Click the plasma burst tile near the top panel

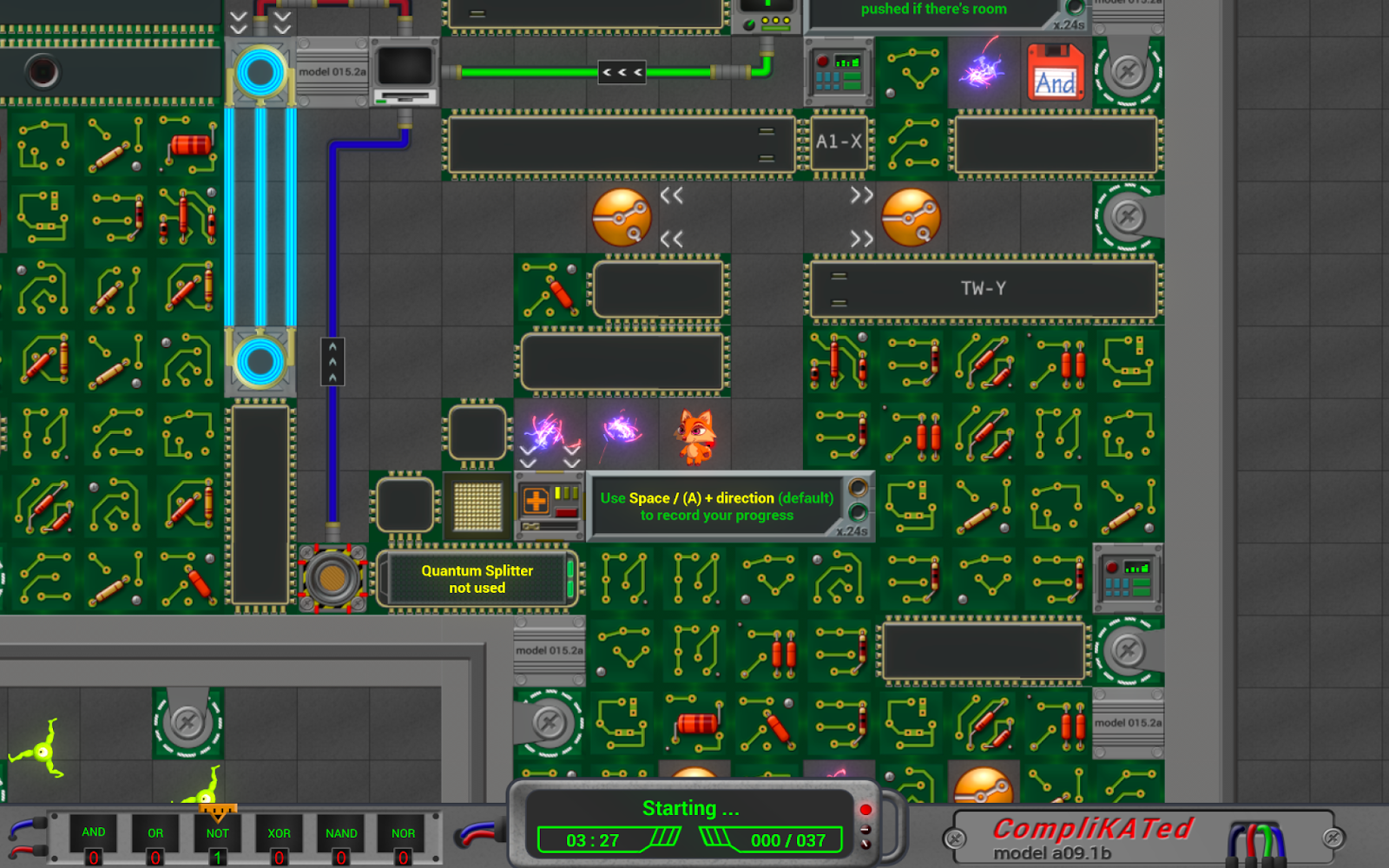coord(985,76)
